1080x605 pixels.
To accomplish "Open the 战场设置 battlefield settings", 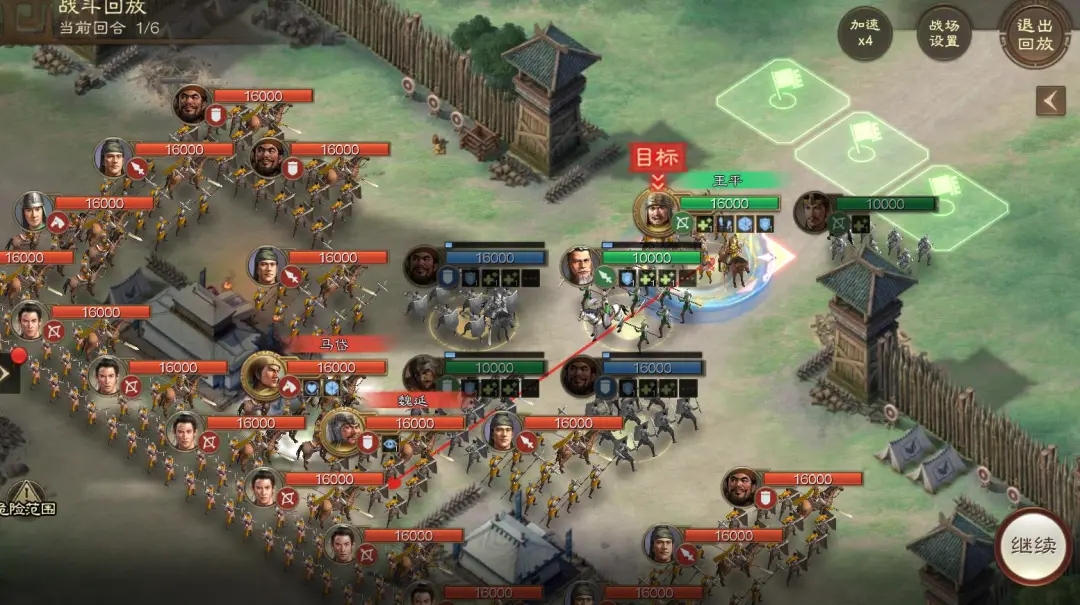I will point(944,34).
